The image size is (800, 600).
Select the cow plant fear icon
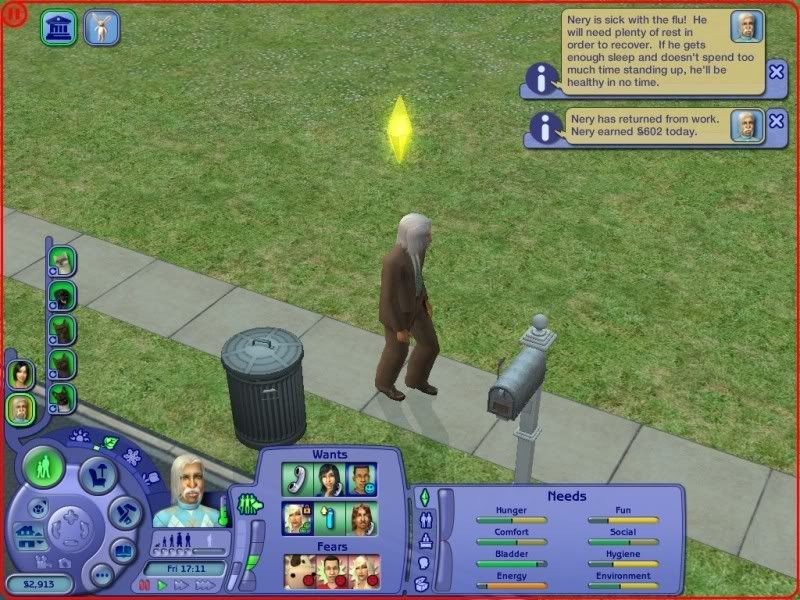[x=298, y=572]
